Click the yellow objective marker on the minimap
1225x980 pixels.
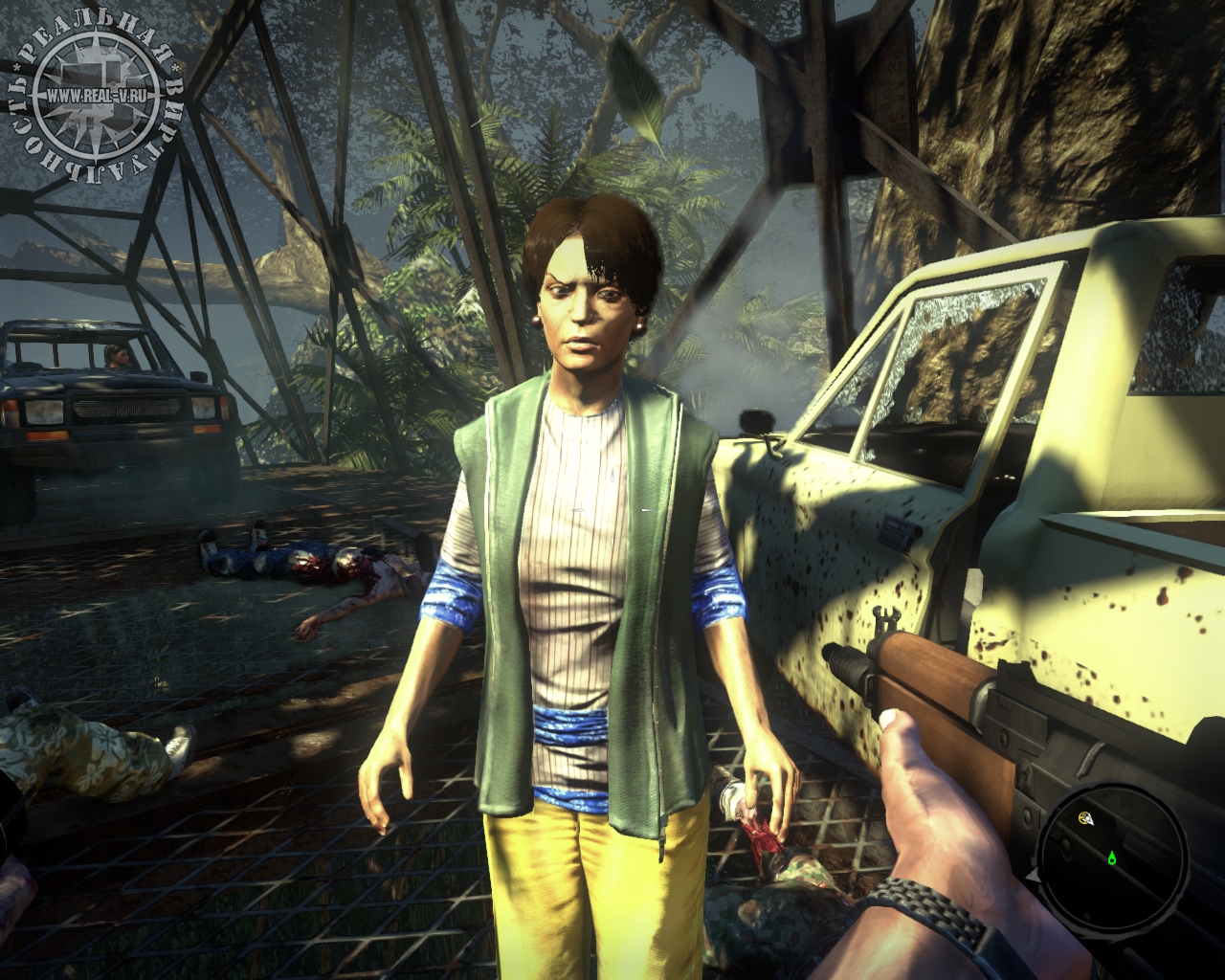pos(1086,818)
